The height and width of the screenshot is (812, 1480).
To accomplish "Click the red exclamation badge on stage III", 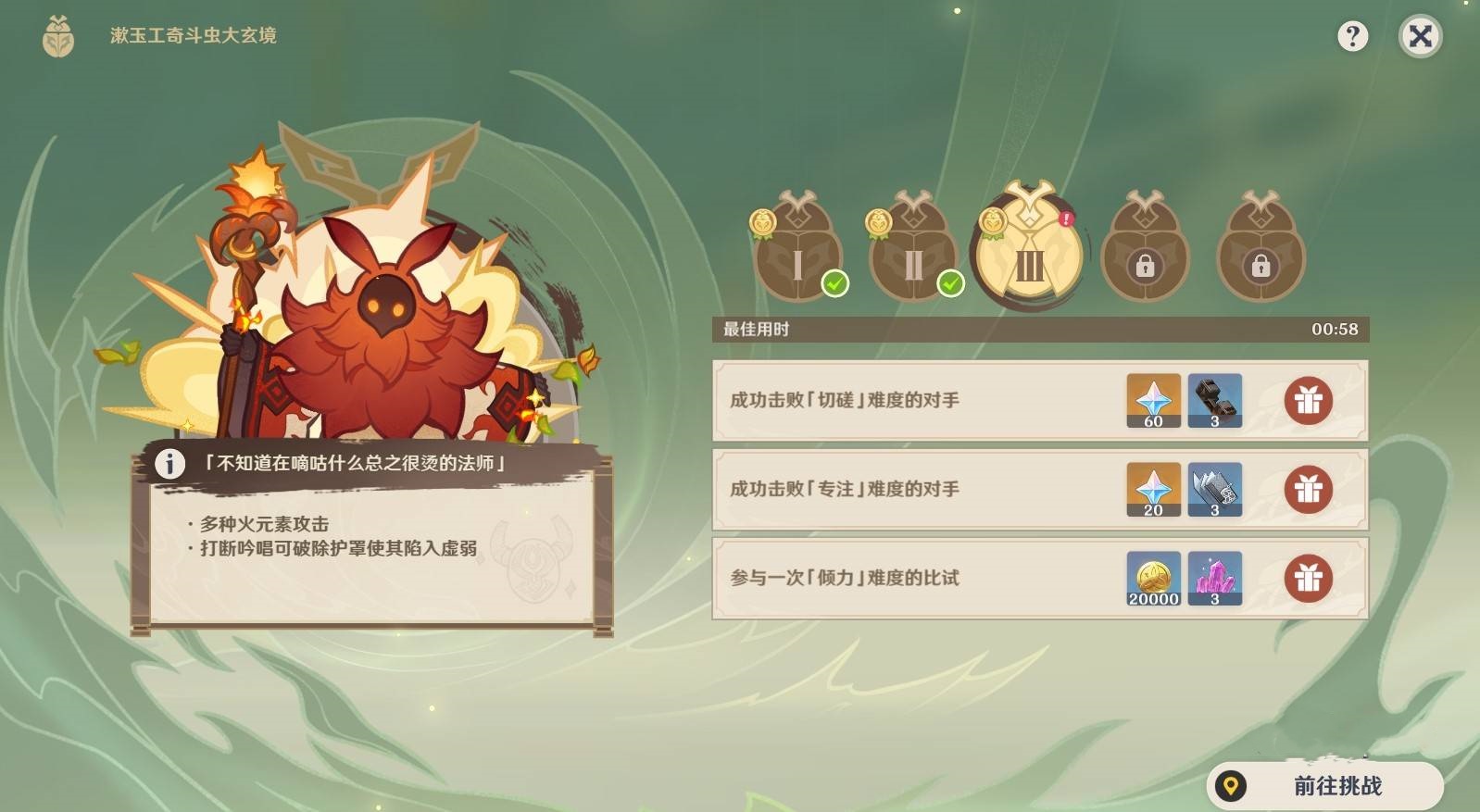I will coord(1065,219).
